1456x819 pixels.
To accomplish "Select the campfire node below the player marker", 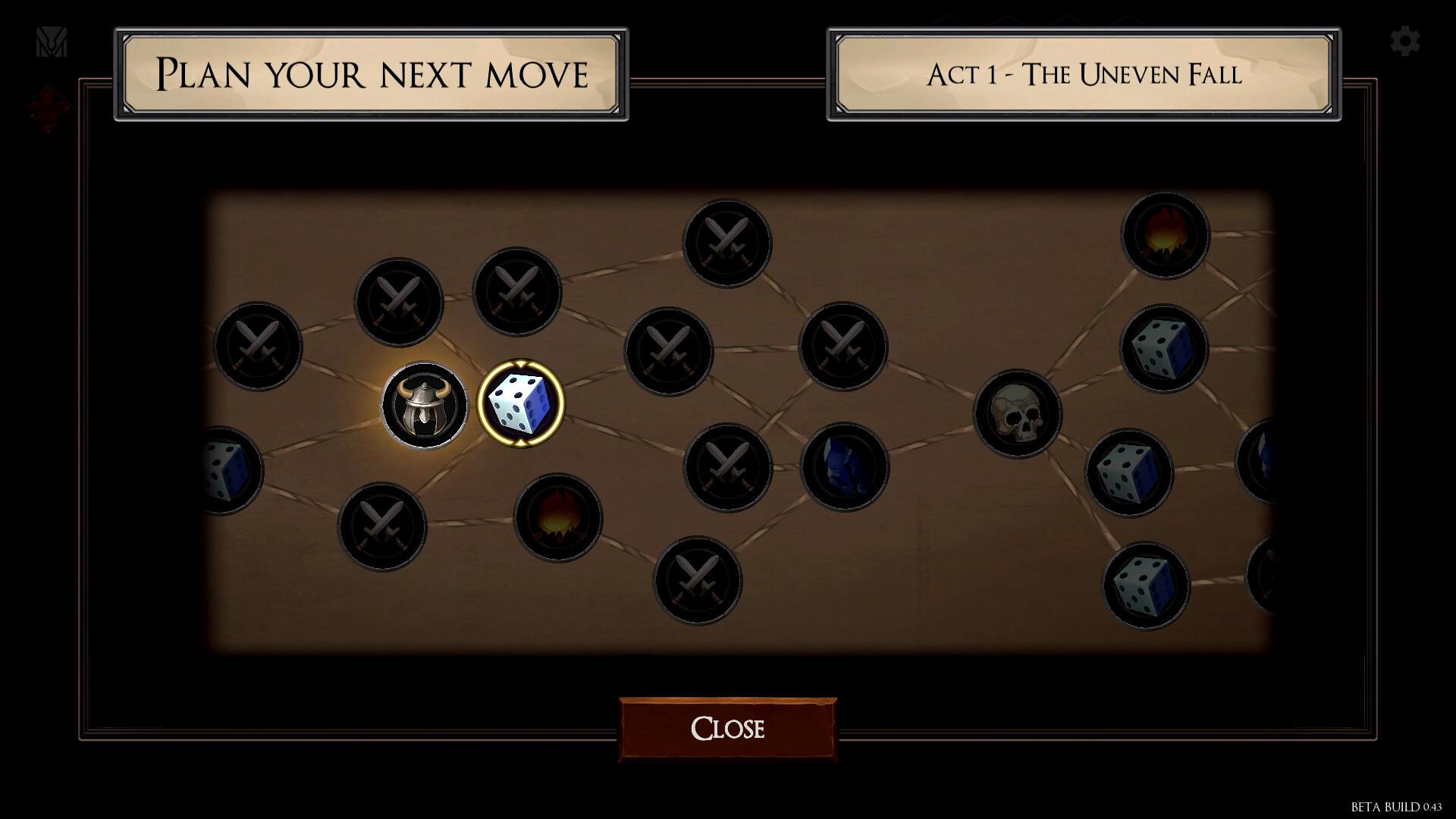I will (x=558, y=519).
